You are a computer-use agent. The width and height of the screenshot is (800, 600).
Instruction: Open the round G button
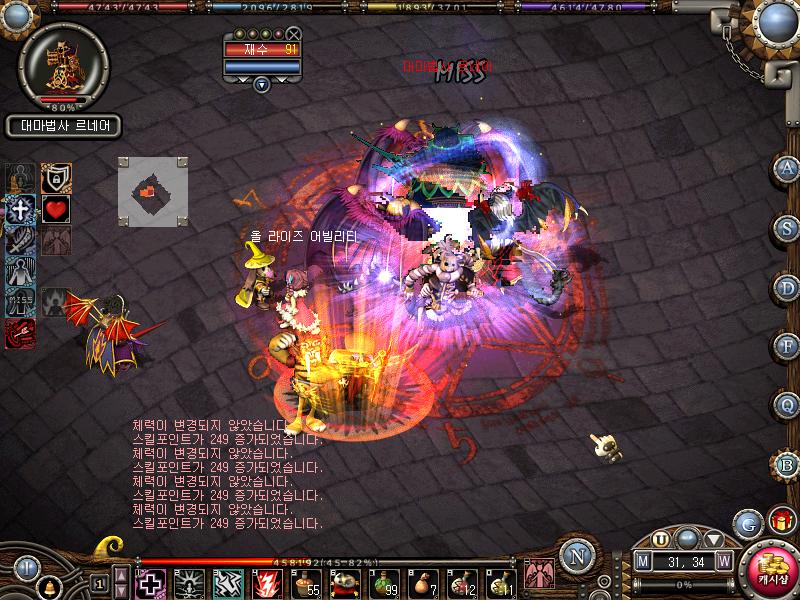click(745, 522)
